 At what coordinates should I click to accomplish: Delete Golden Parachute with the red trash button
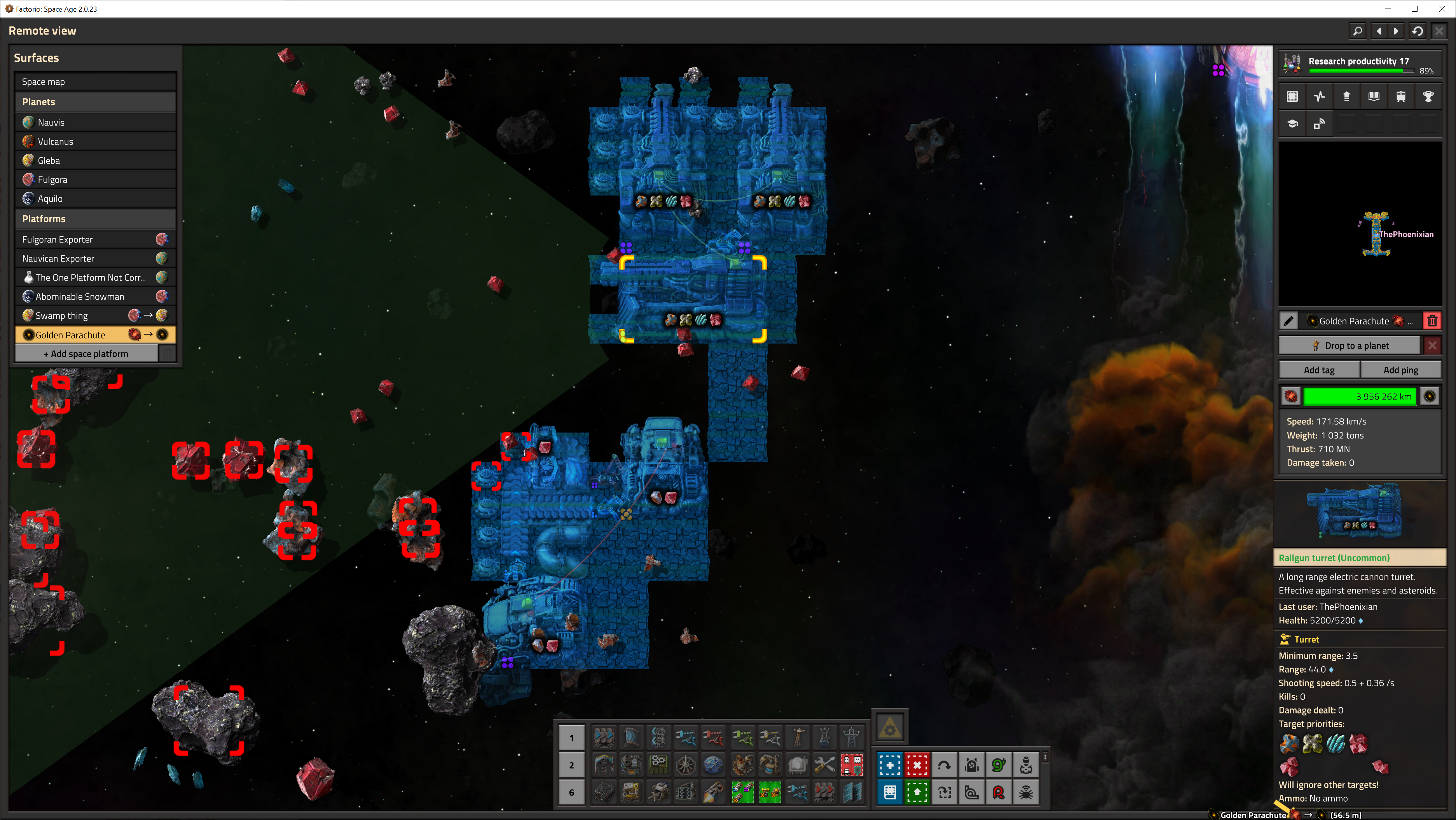(1432, 321)
